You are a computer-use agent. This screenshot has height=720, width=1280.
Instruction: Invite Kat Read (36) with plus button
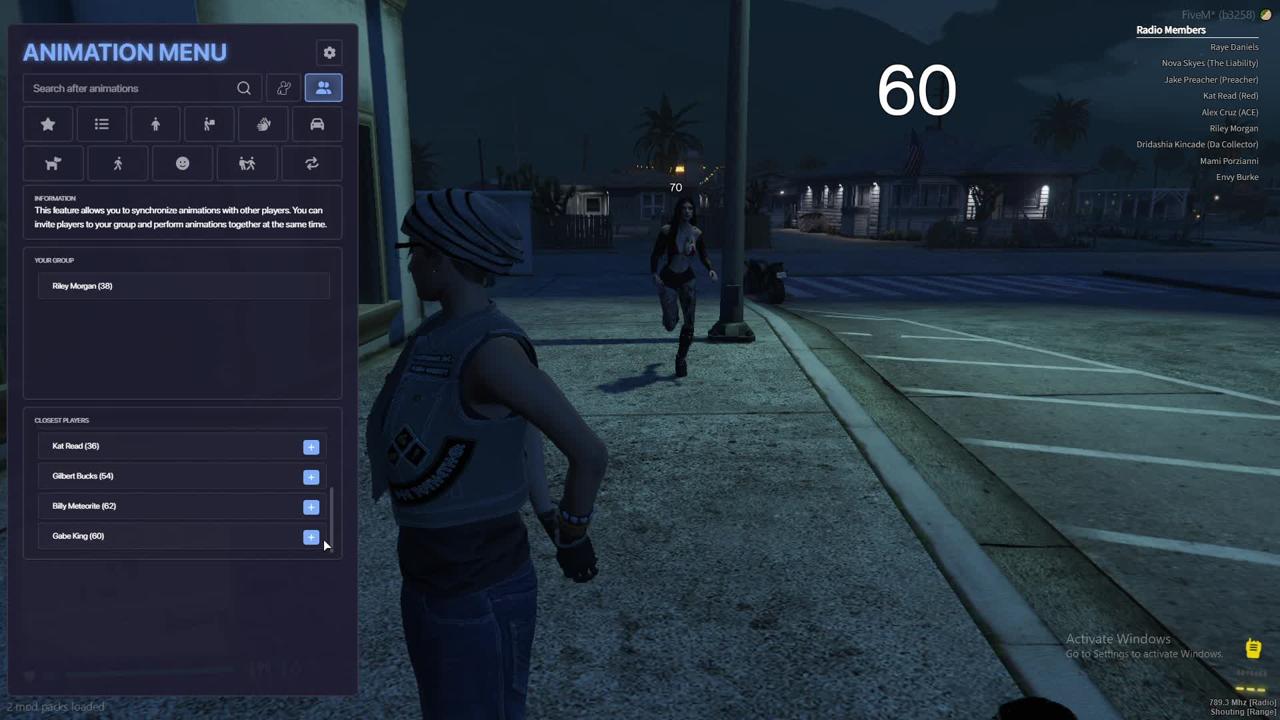[x=311, y=447]
